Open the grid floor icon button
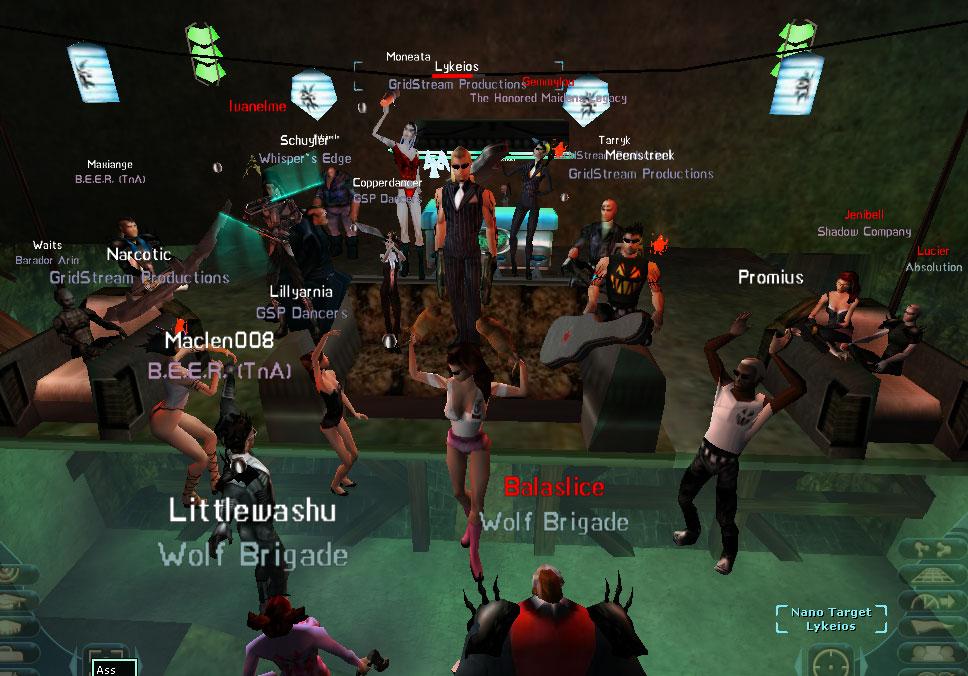This screenshot has height=676, width=968. [934, 576]
